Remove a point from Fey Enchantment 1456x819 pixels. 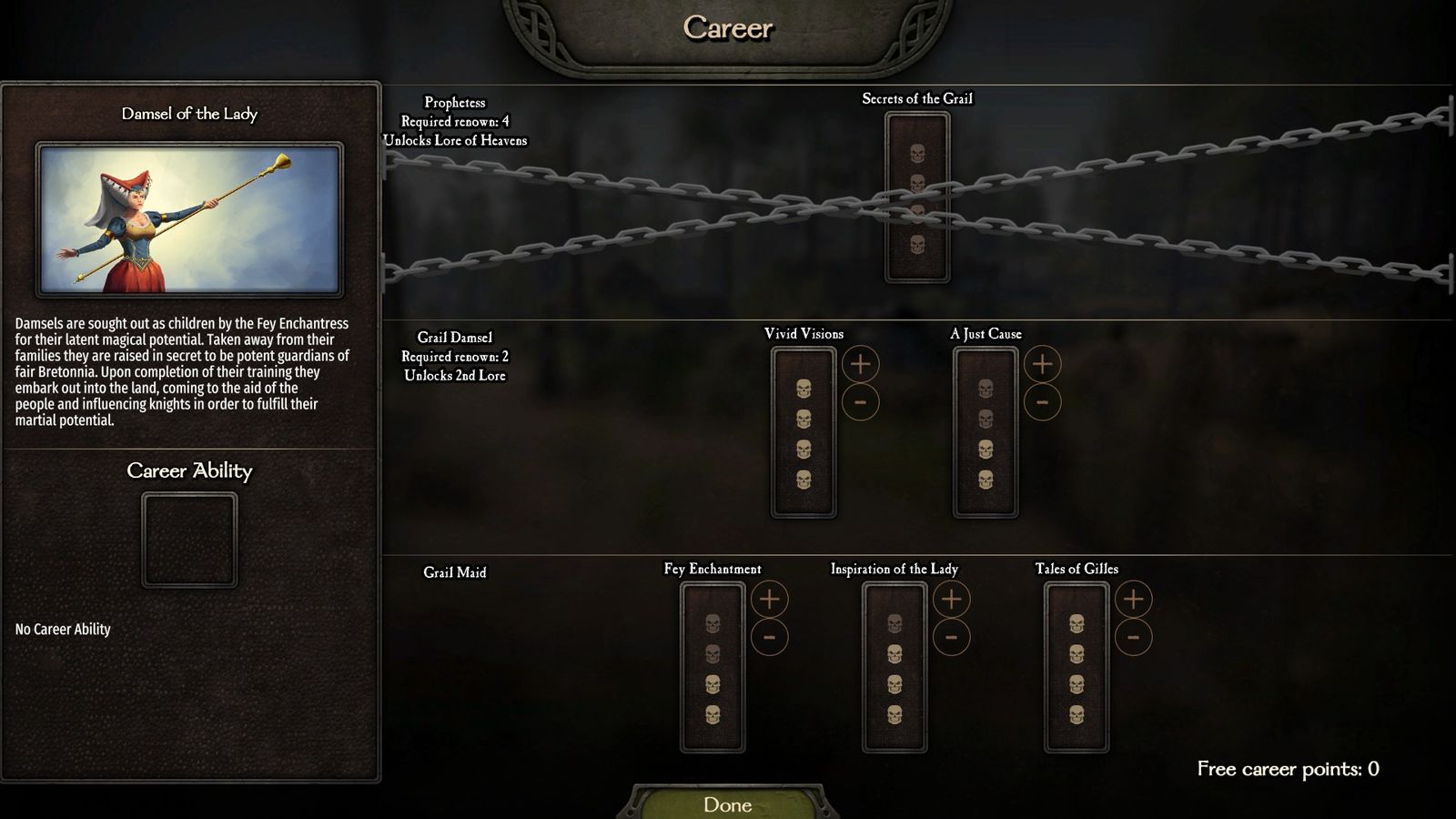click(769, 637)
